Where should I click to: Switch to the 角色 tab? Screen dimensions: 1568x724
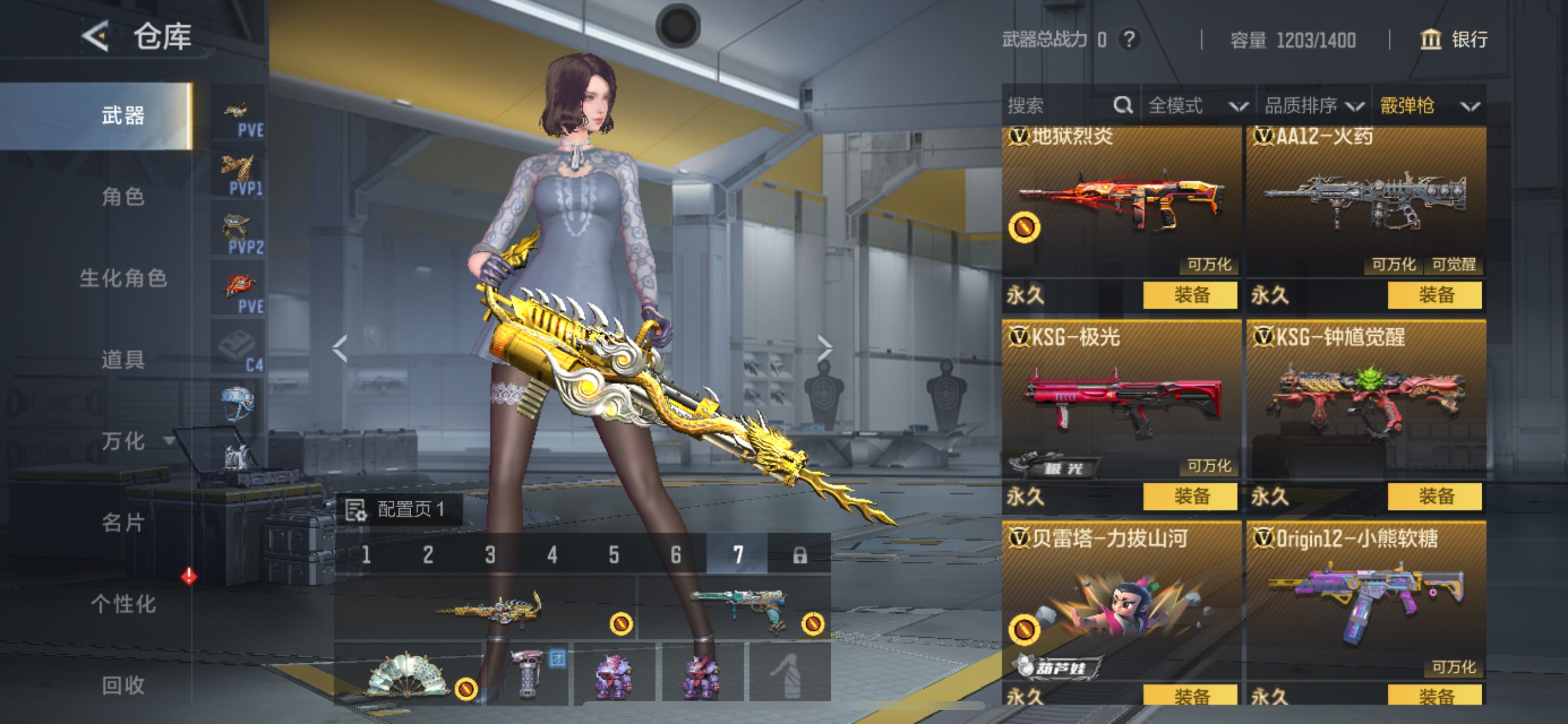123,196
